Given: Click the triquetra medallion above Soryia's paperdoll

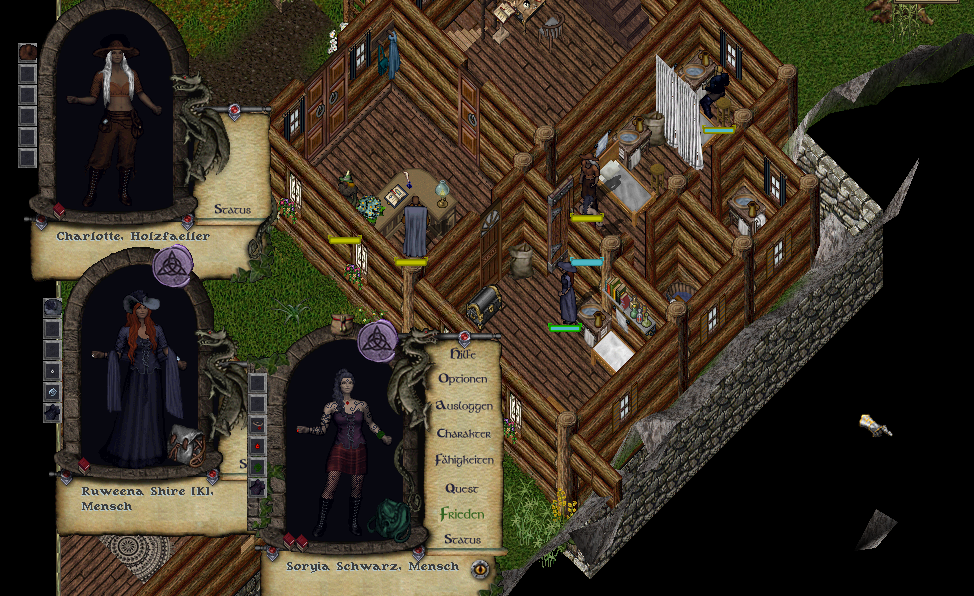Looking at the screenshot, I should tap(377, 340).
